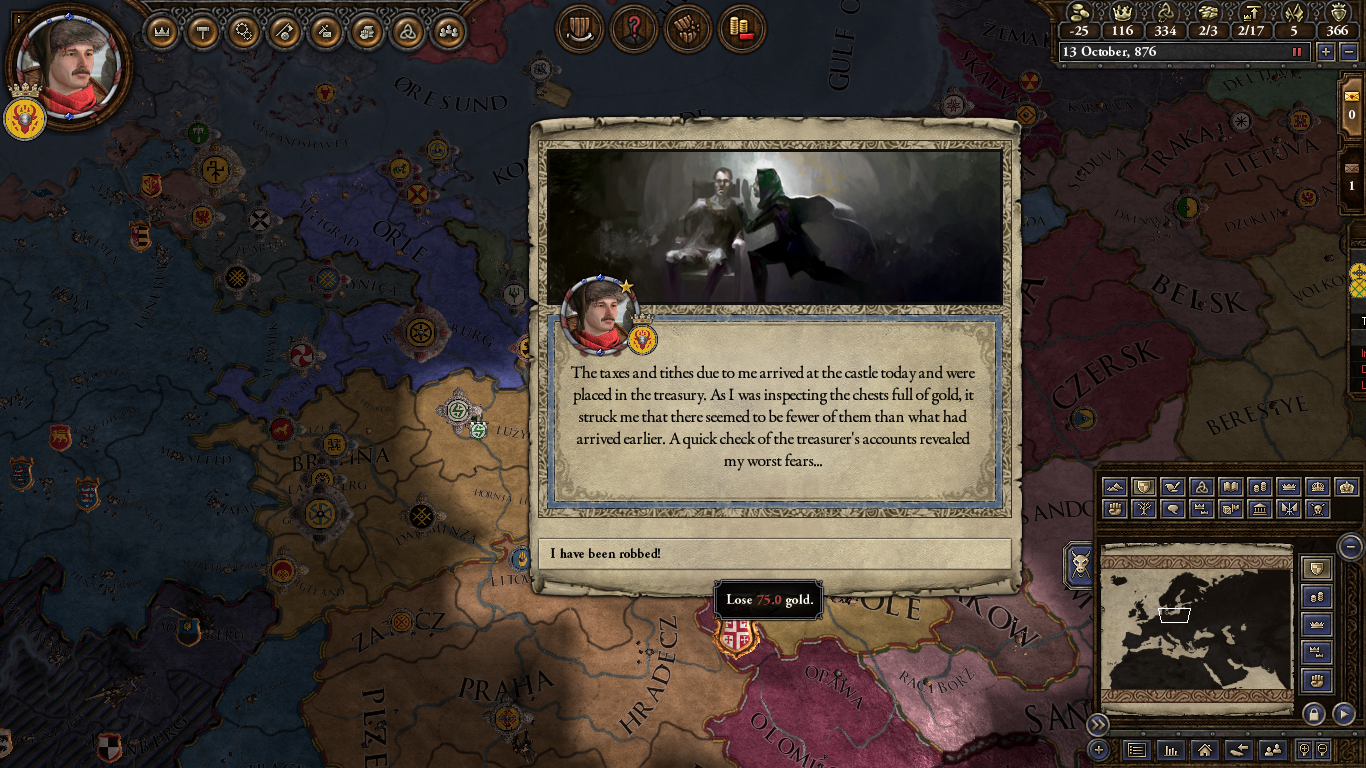Select the terrain map mode
The image size is (1366, 768).
coord(1115,487)
